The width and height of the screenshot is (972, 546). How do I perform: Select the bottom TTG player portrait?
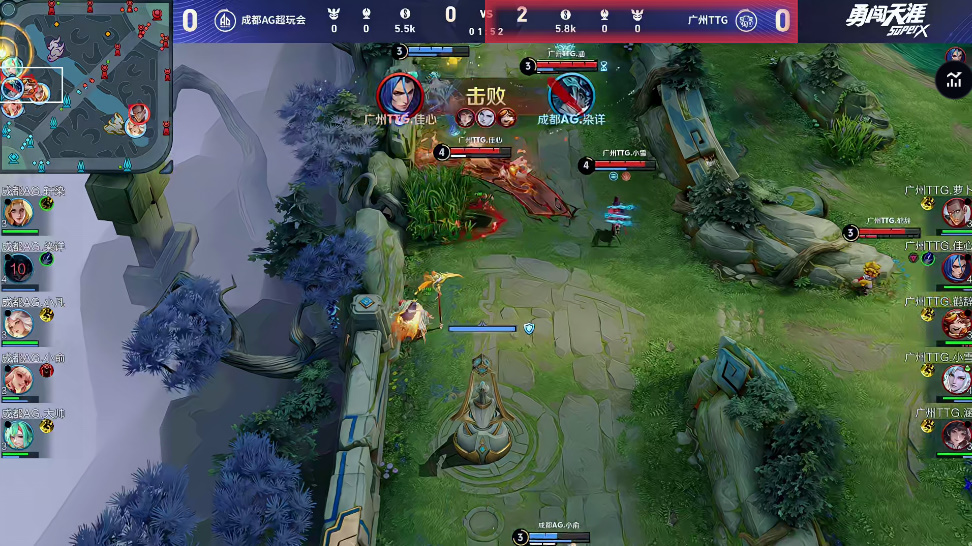[x=956, y=435]
